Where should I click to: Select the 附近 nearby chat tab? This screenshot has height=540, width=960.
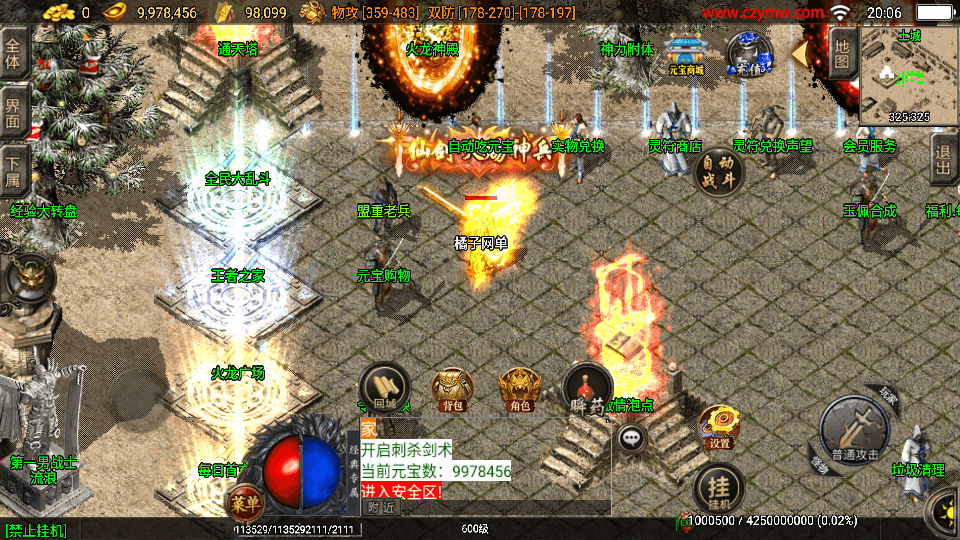tap(380, 508)
